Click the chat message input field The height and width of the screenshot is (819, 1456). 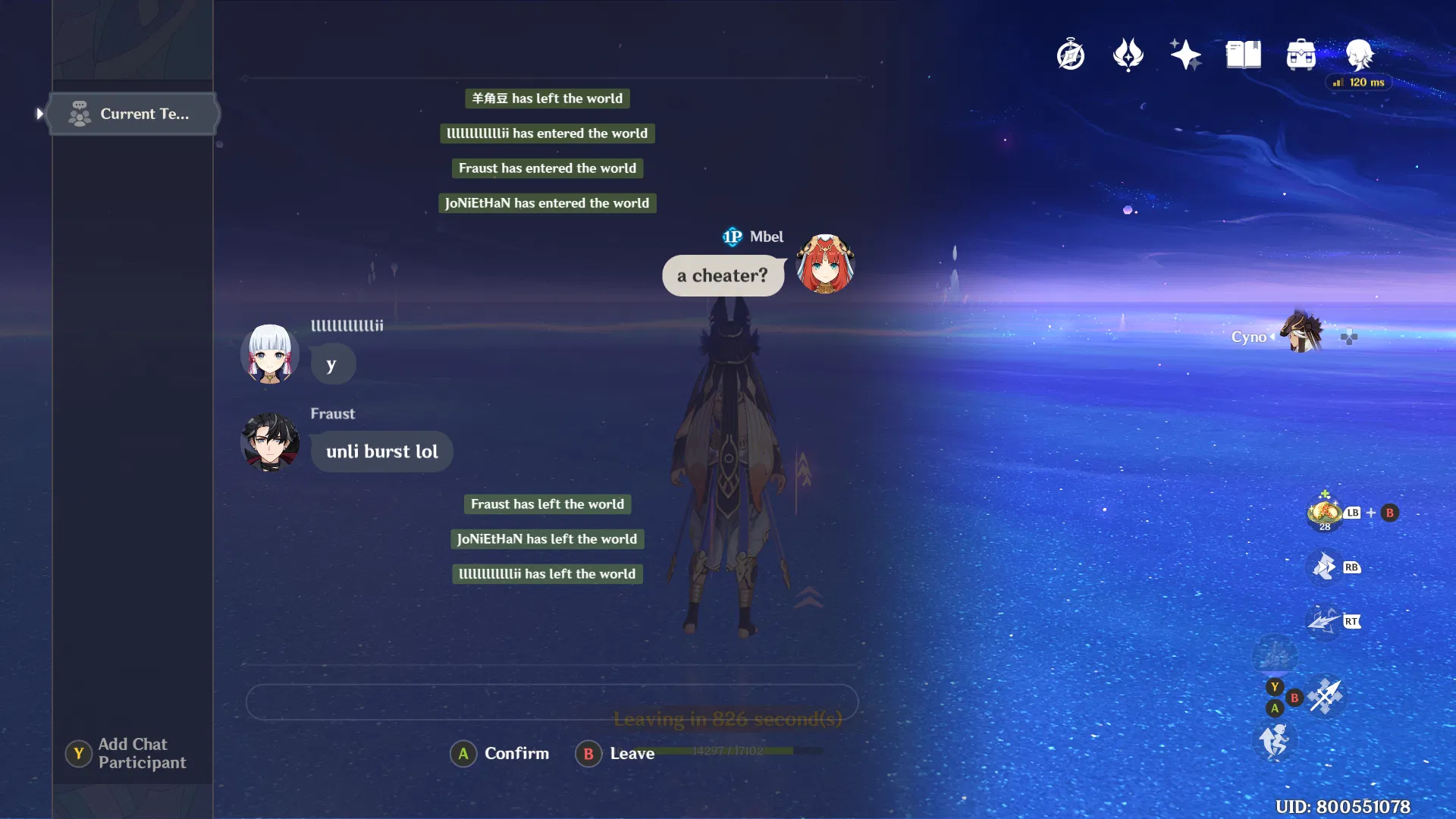tap(553, 702)
